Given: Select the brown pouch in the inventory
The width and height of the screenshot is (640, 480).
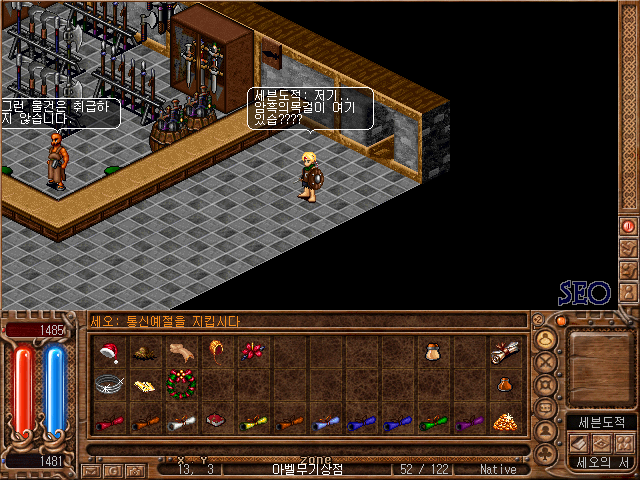Looking at the screenshot, I should click(431, 351).
